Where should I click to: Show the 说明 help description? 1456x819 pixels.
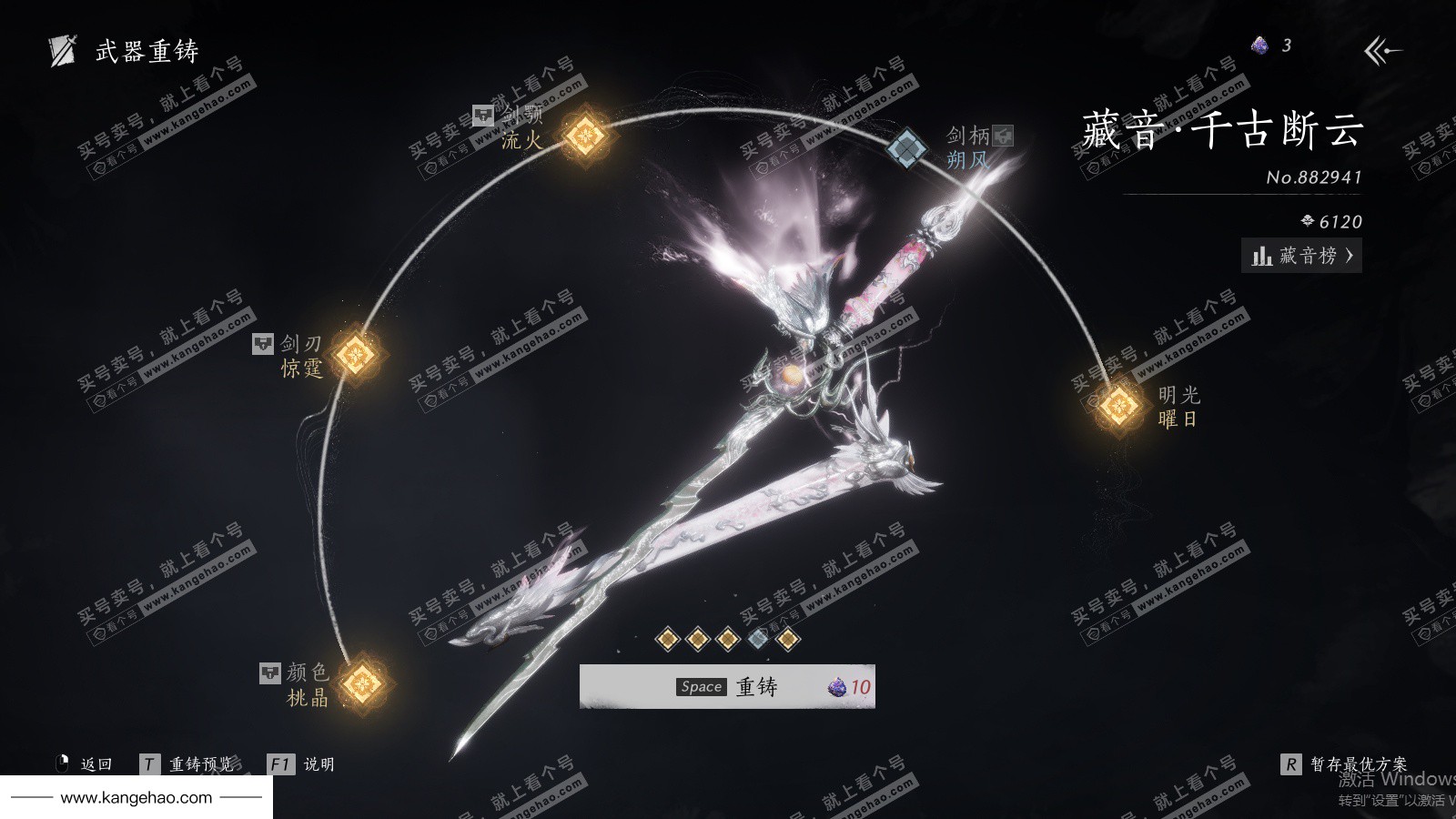[302, 764]
